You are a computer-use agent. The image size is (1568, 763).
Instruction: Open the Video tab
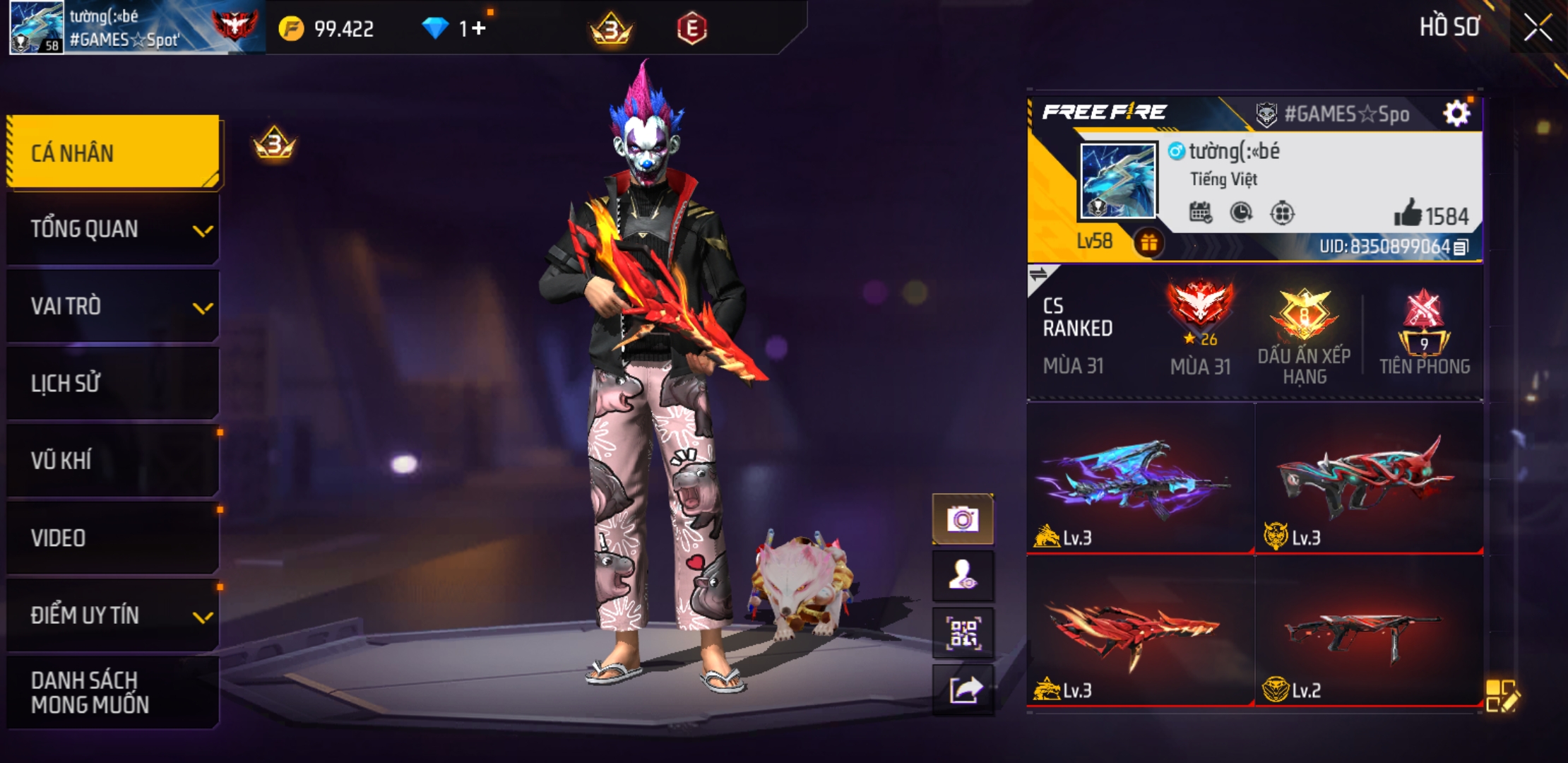(113, 538)
